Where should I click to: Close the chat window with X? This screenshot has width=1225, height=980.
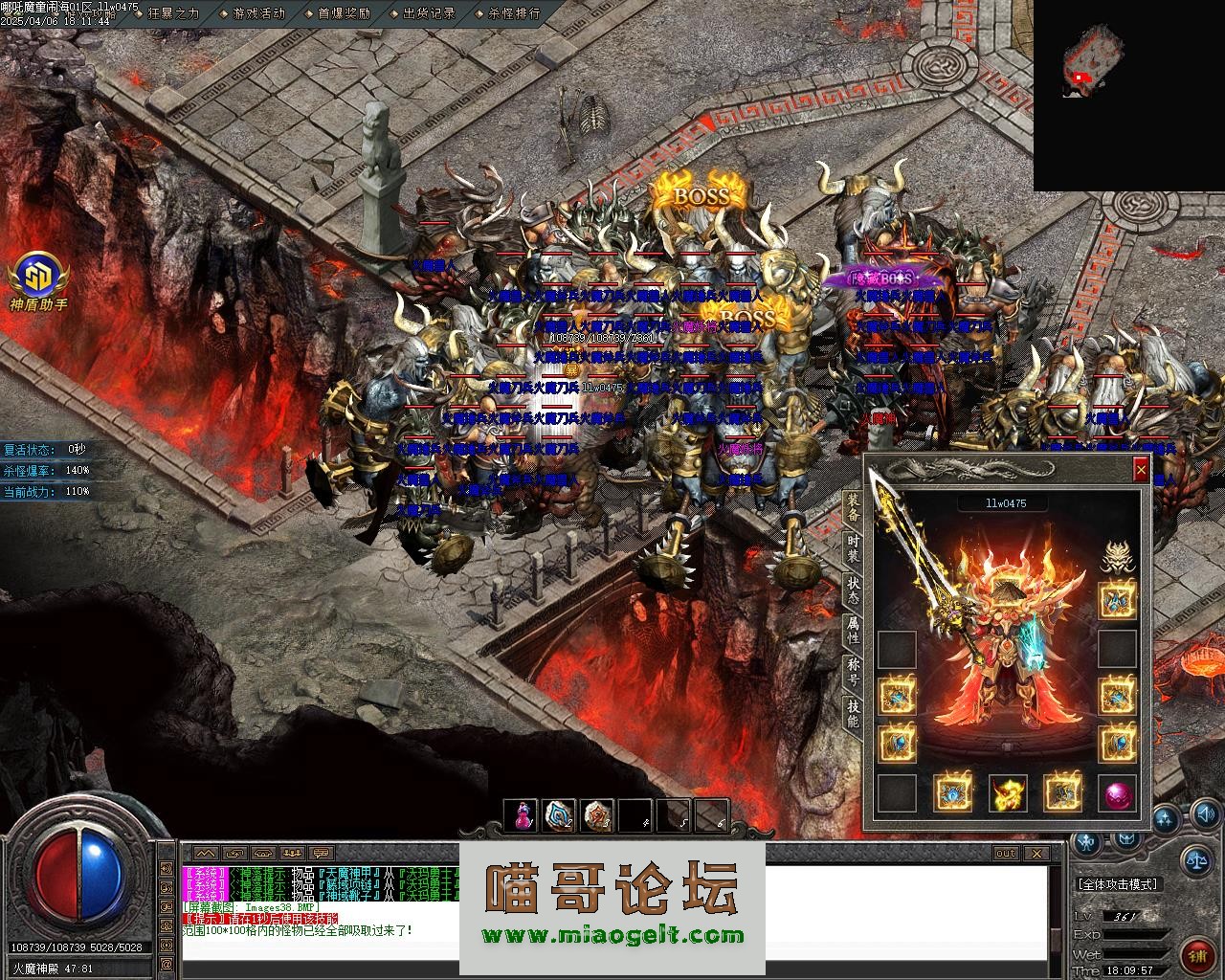coord(1036,853)
